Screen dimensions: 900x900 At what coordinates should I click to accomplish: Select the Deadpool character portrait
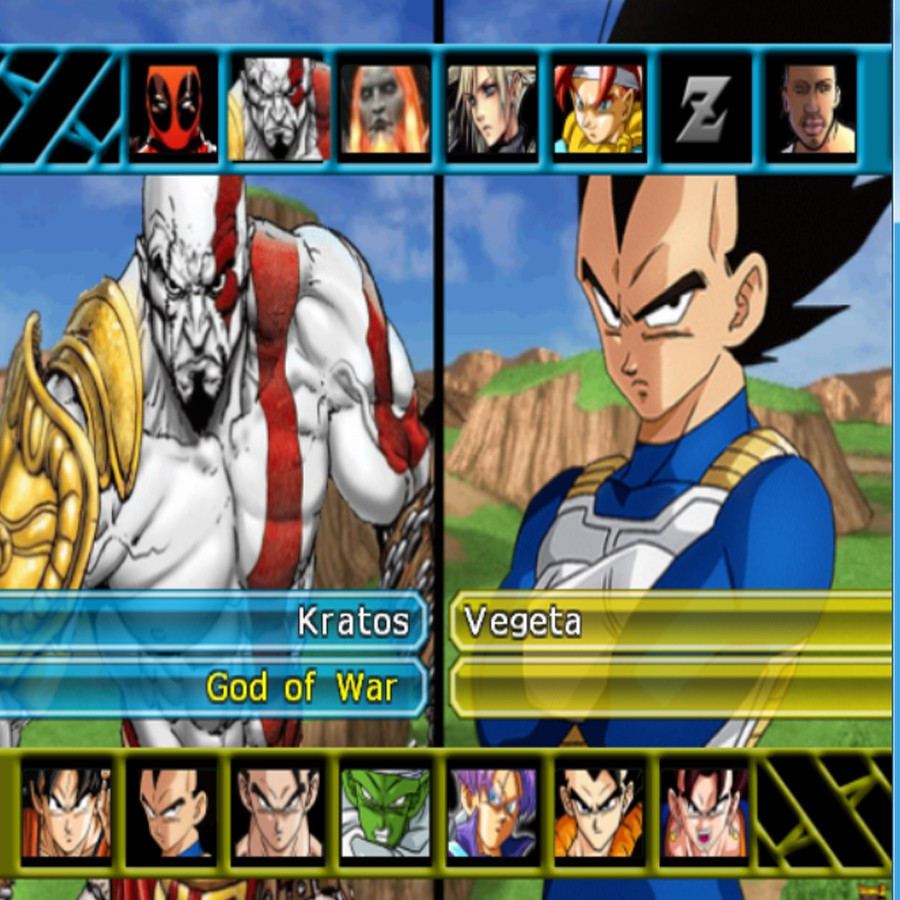pyautogui.click(x=172, y=108)
